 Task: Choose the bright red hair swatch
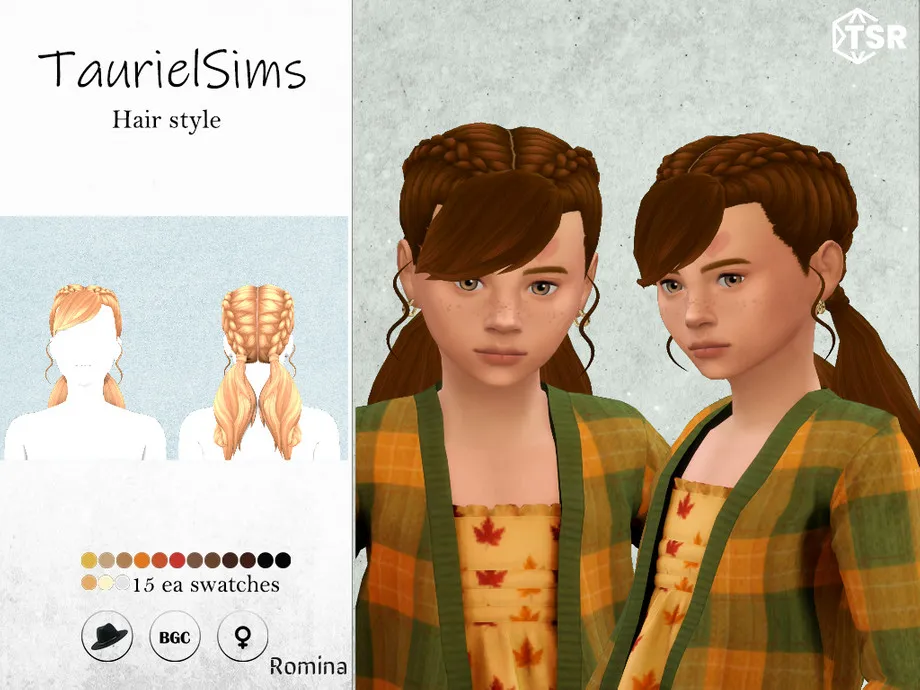point(177,560)
